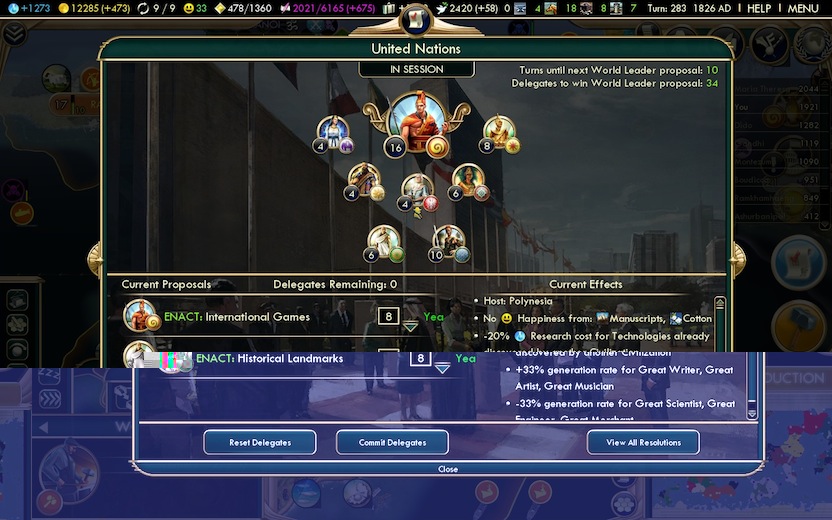Commit Delegates to the proposals
Viewport: 832px width, 520px height.
coord(392,442)
